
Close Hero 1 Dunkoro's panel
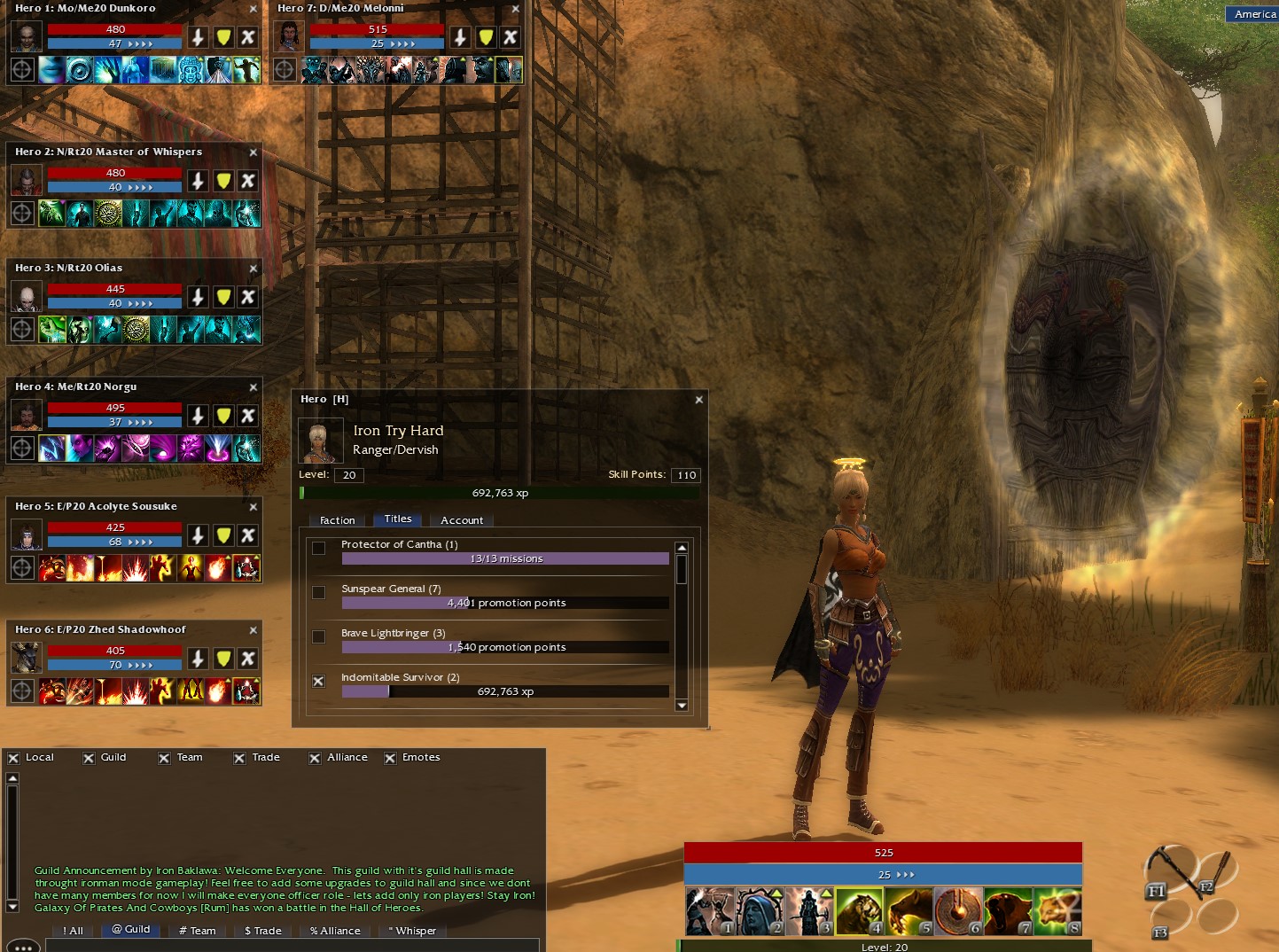253,9
